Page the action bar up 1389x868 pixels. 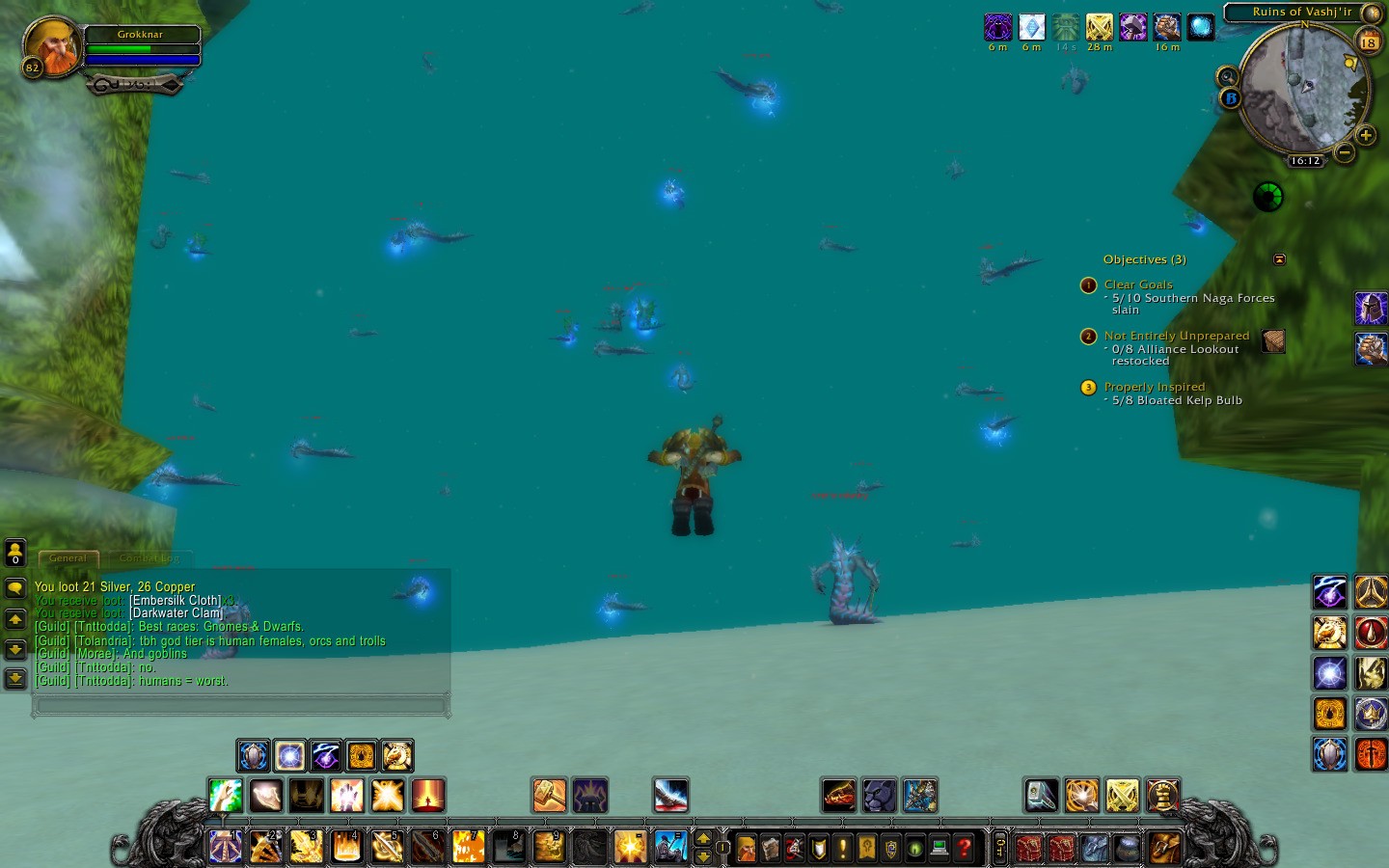pyautogui.click(x=703, y=839)
